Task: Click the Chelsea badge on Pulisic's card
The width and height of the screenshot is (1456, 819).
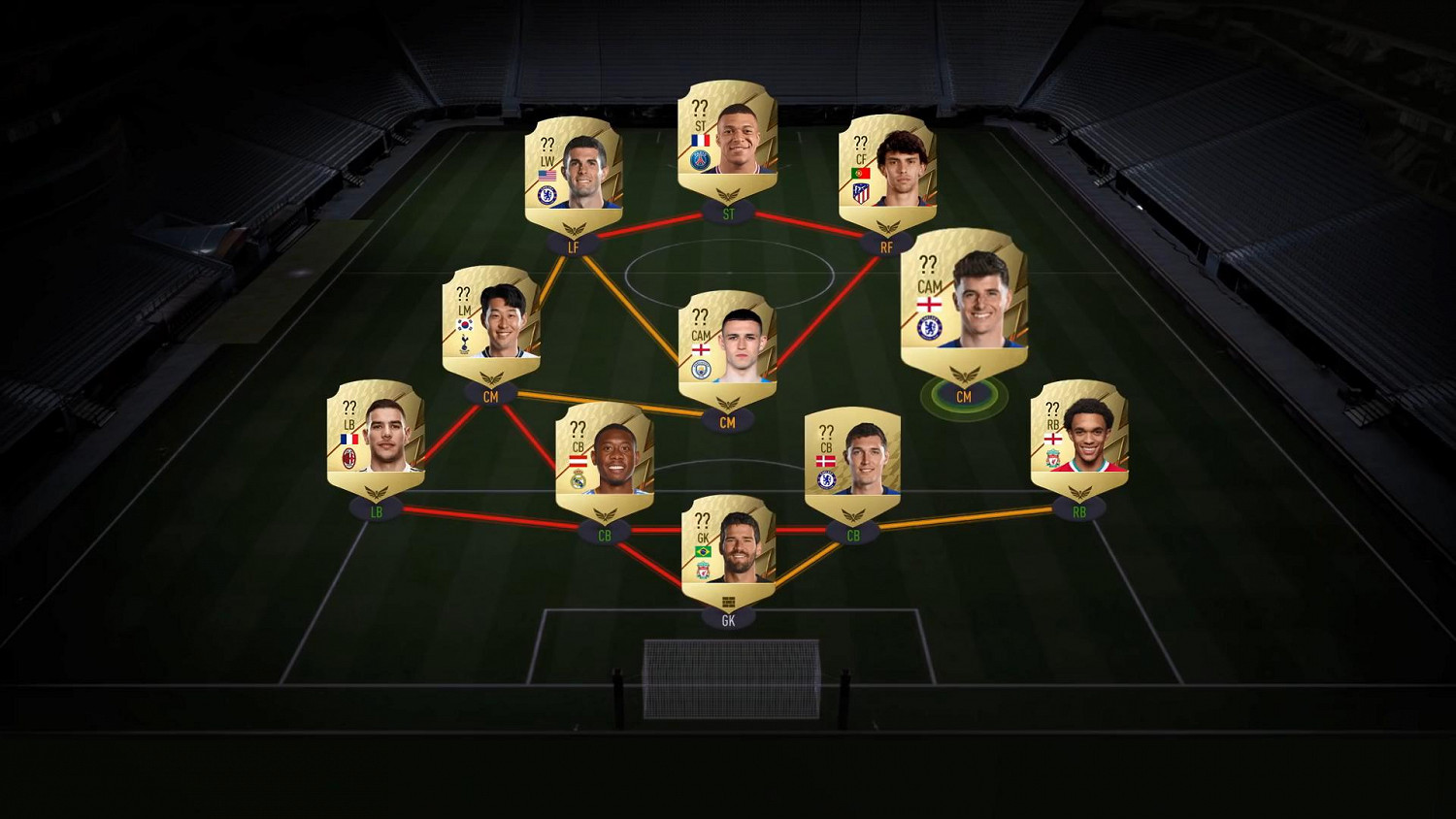Action: pyautogui.click(x=546, y=194)
